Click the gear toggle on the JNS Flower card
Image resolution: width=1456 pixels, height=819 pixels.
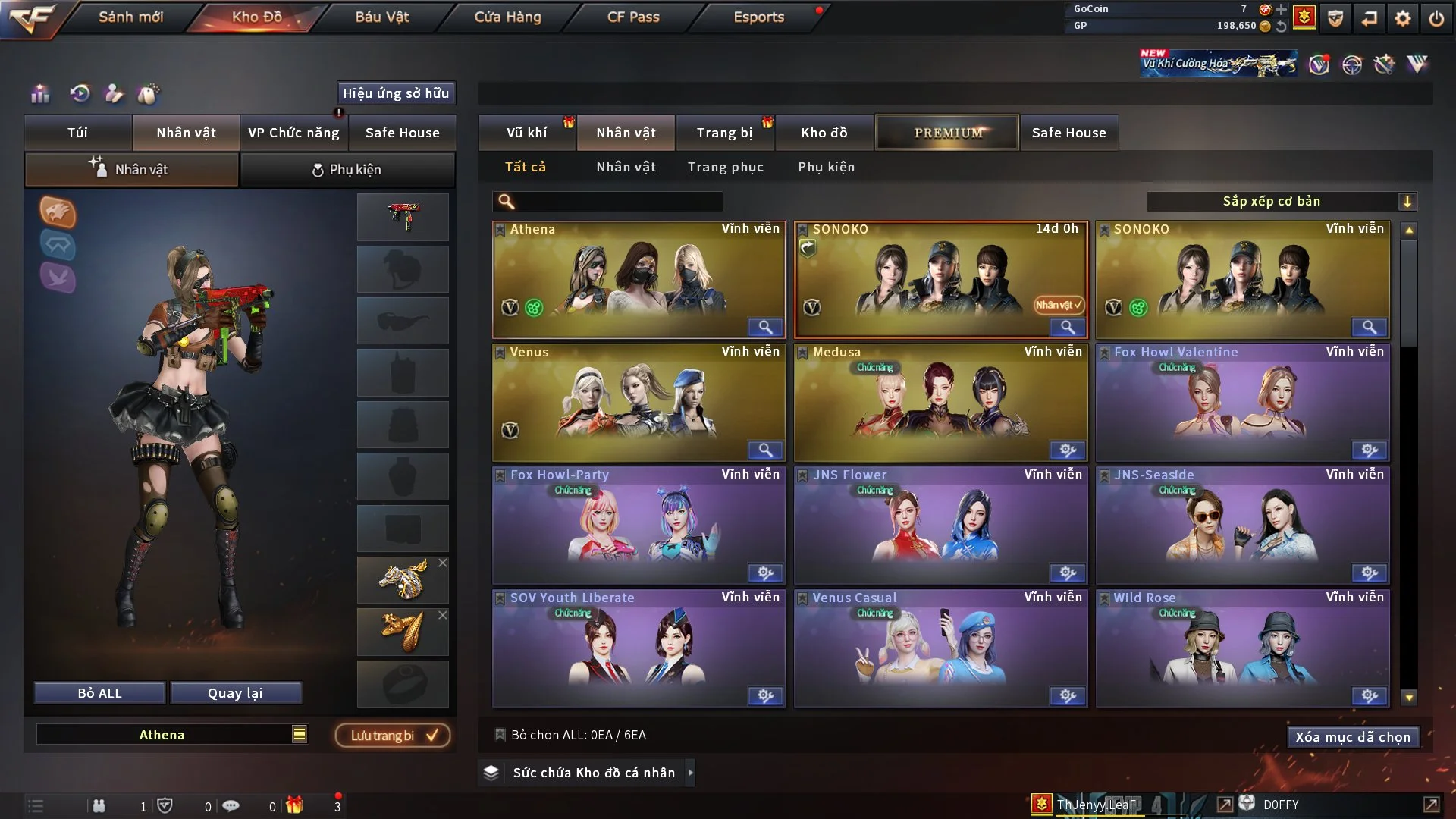1068,573
